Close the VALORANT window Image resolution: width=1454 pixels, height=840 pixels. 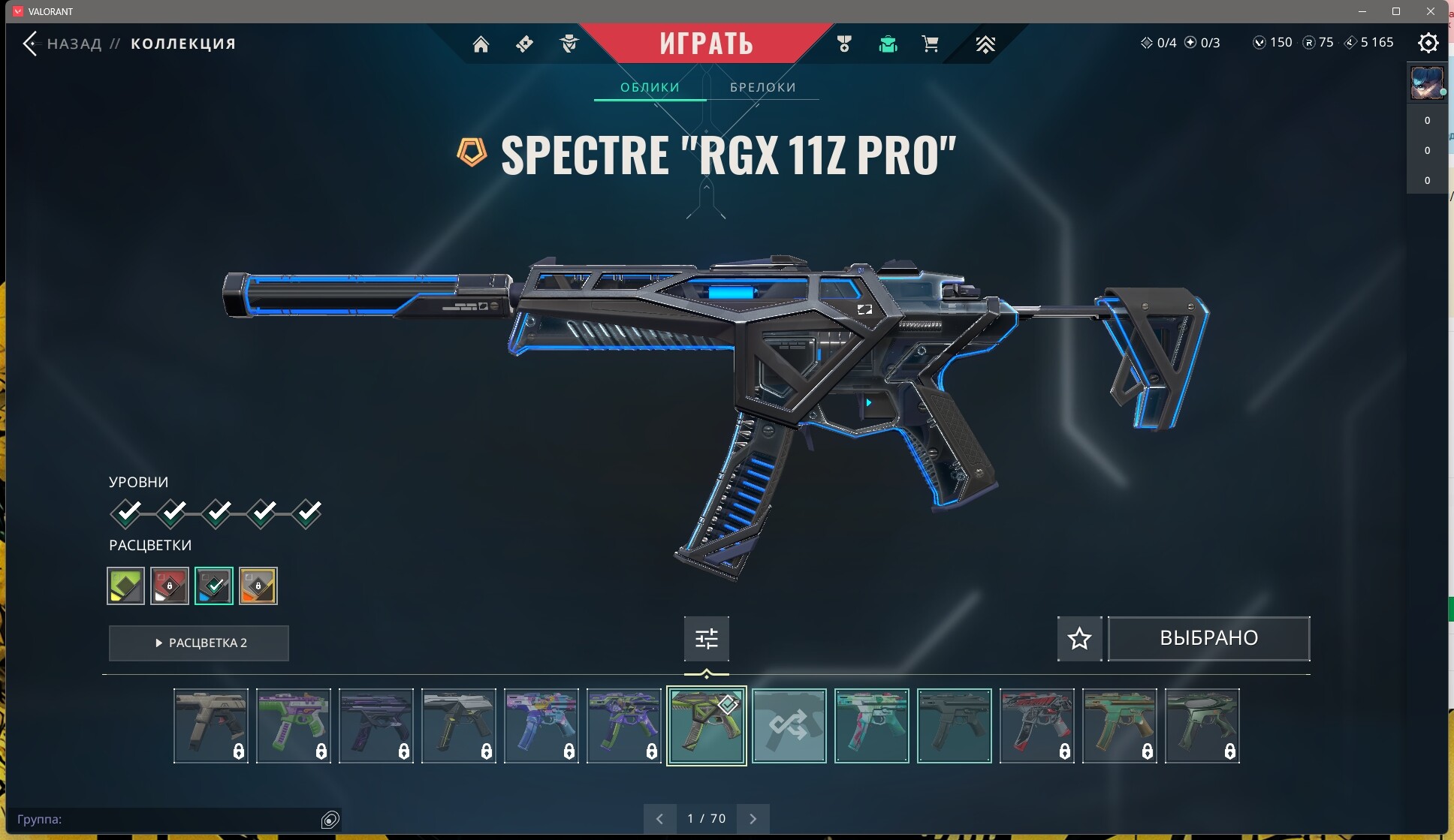tap(1431, 11)
